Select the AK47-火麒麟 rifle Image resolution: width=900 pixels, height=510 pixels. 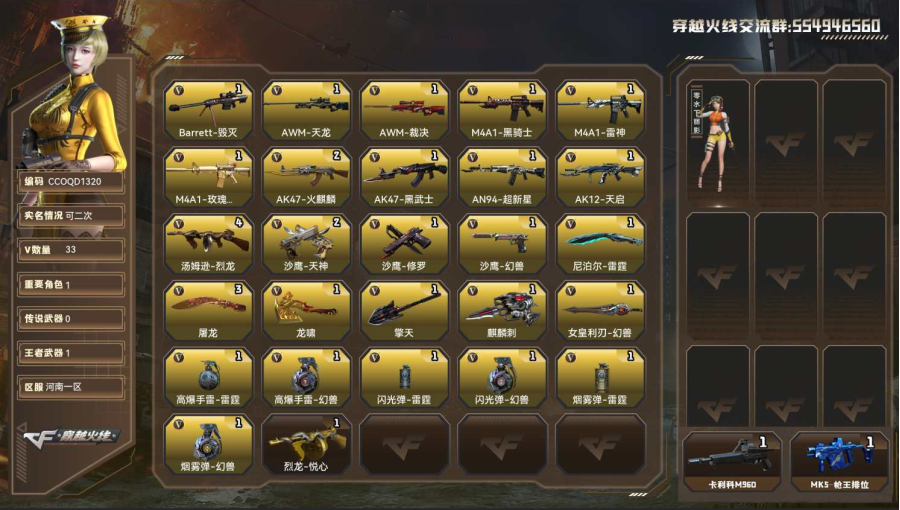pyautogui.click(x=306, y=177)
